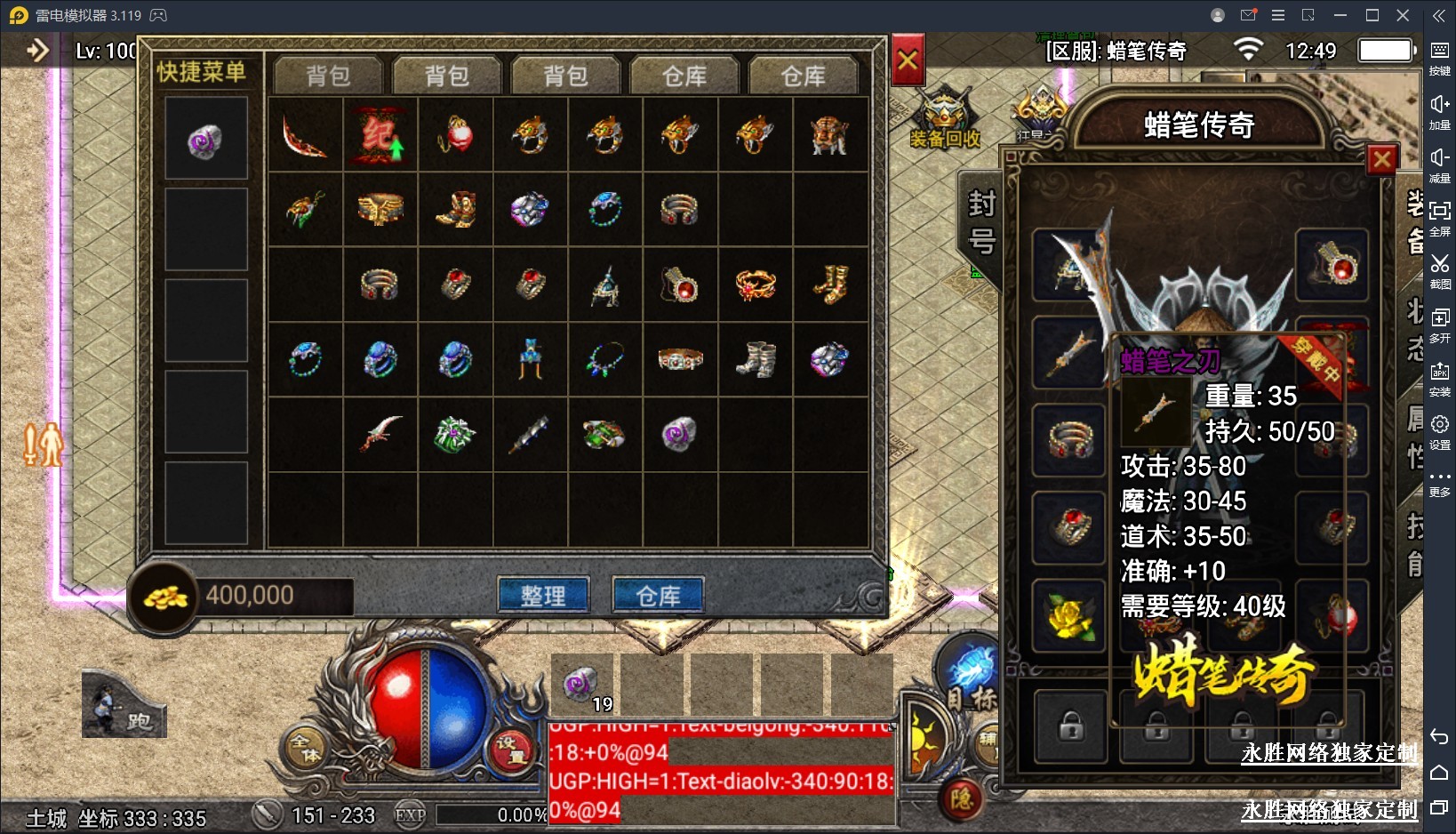1456x834 pixels.
Task: Sort the bag with 整理 button
Action: pos(543,595)
